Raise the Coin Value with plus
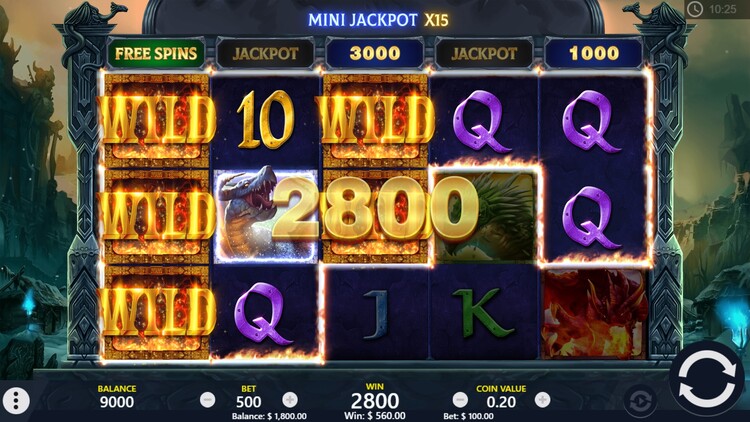This screenshot has width=750, height=422. point(542,399)
